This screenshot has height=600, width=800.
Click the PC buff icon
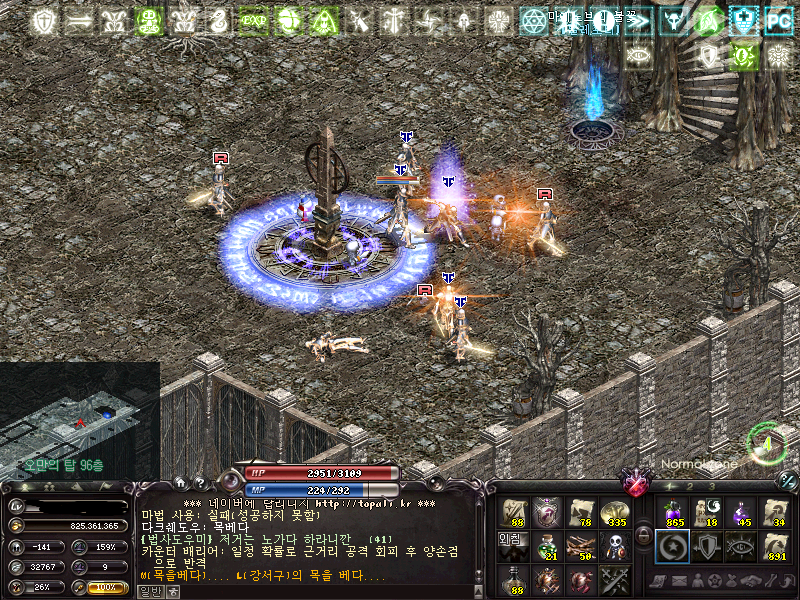point(777,19)
